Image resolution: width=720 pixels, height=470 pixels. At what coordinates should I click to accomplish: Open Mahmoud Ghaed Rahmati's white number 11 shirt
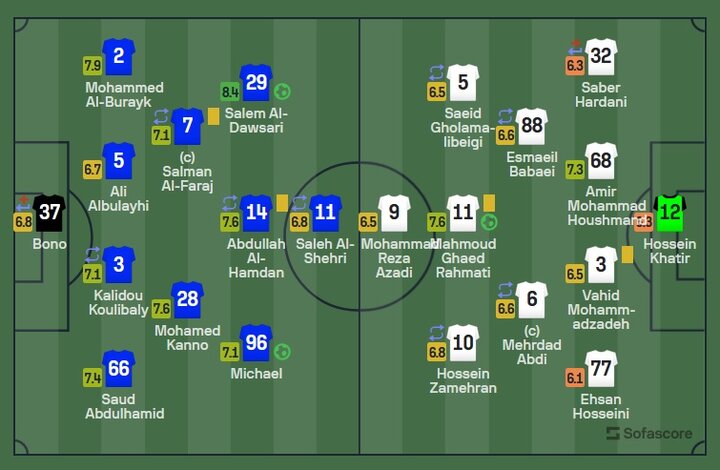tap(463, 213)
